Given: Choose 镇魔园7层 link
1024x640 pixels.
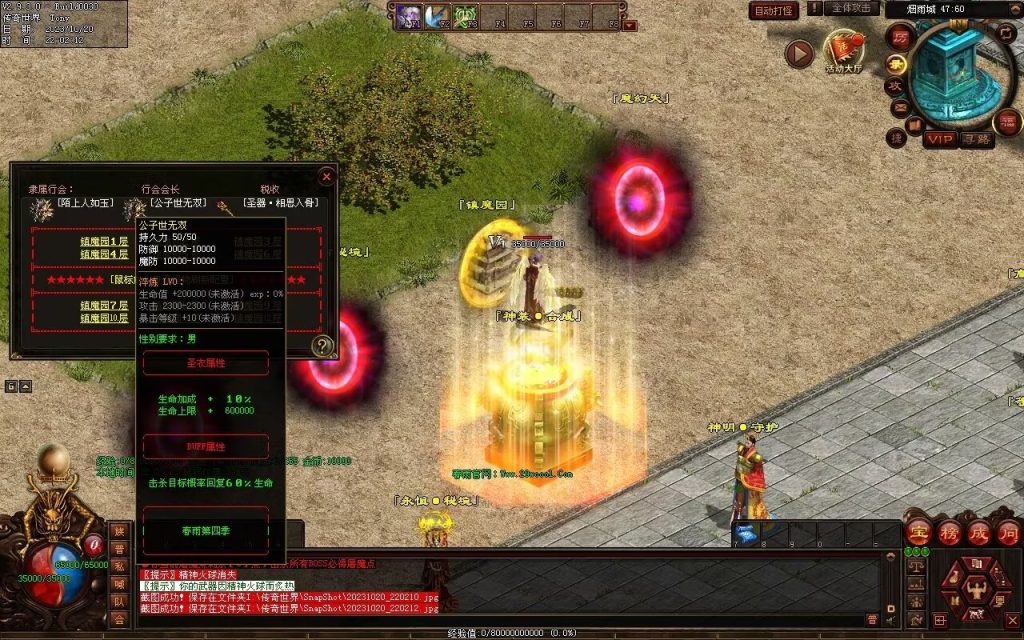Looking at the screenshot, I should (104, 305).
